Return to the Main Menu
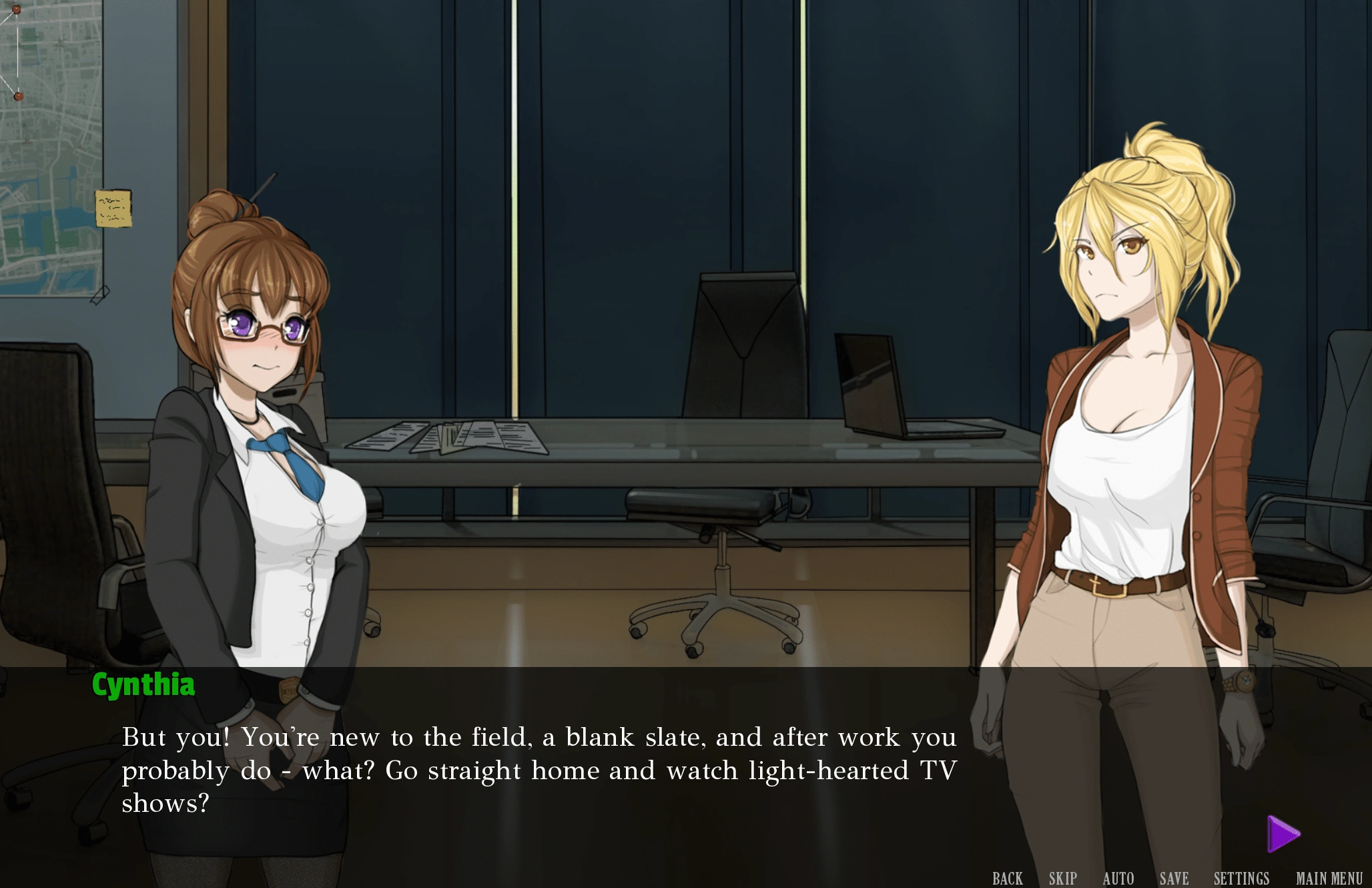 coord(1329,878)
